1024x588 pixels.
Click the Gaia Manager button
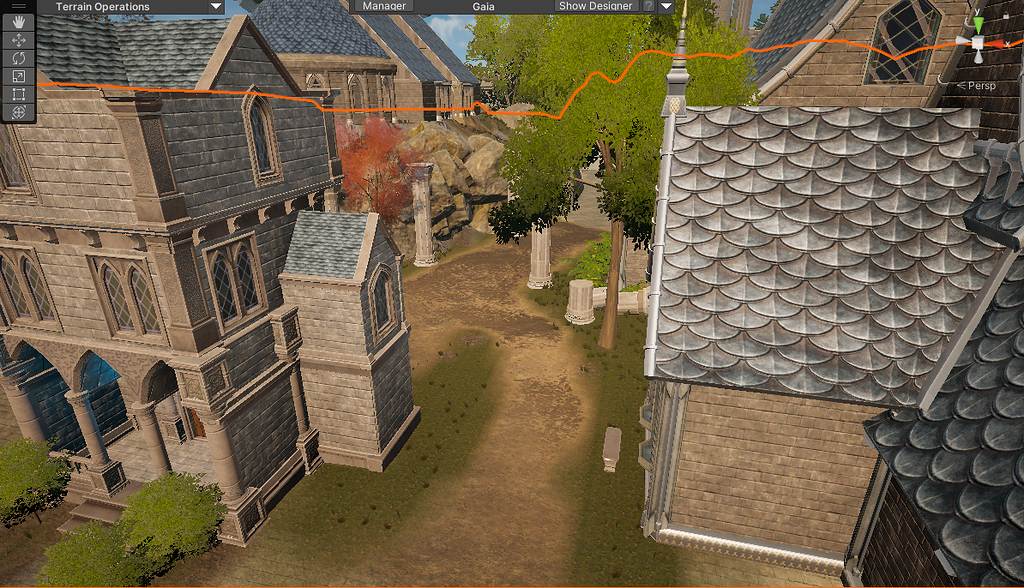[x=384, y=6]
